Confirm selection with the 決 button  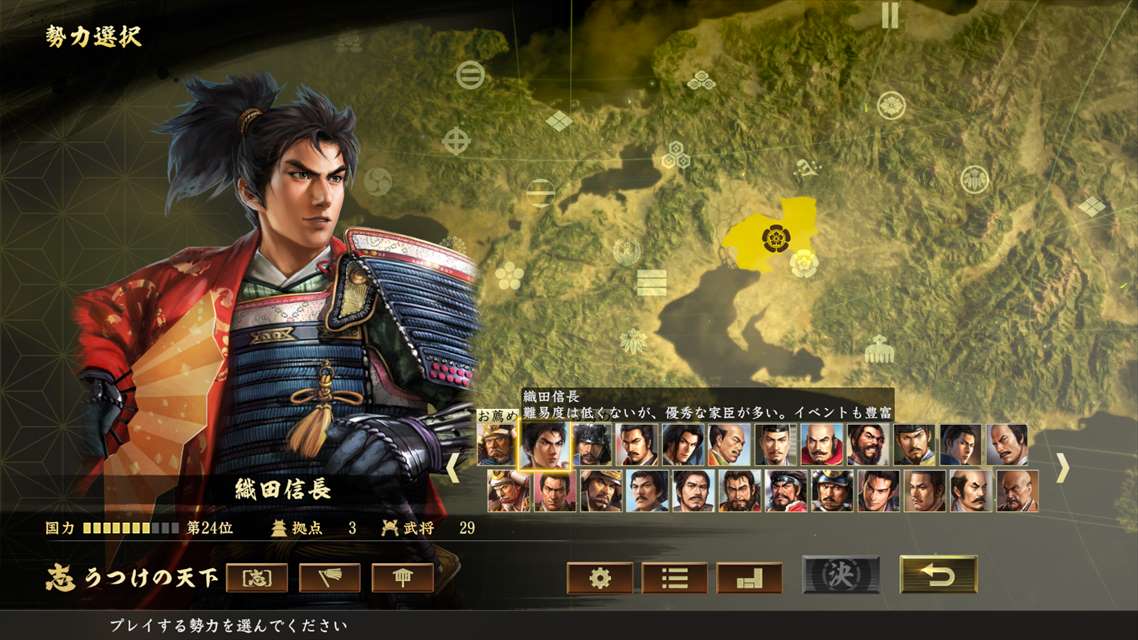pos(841,575)
